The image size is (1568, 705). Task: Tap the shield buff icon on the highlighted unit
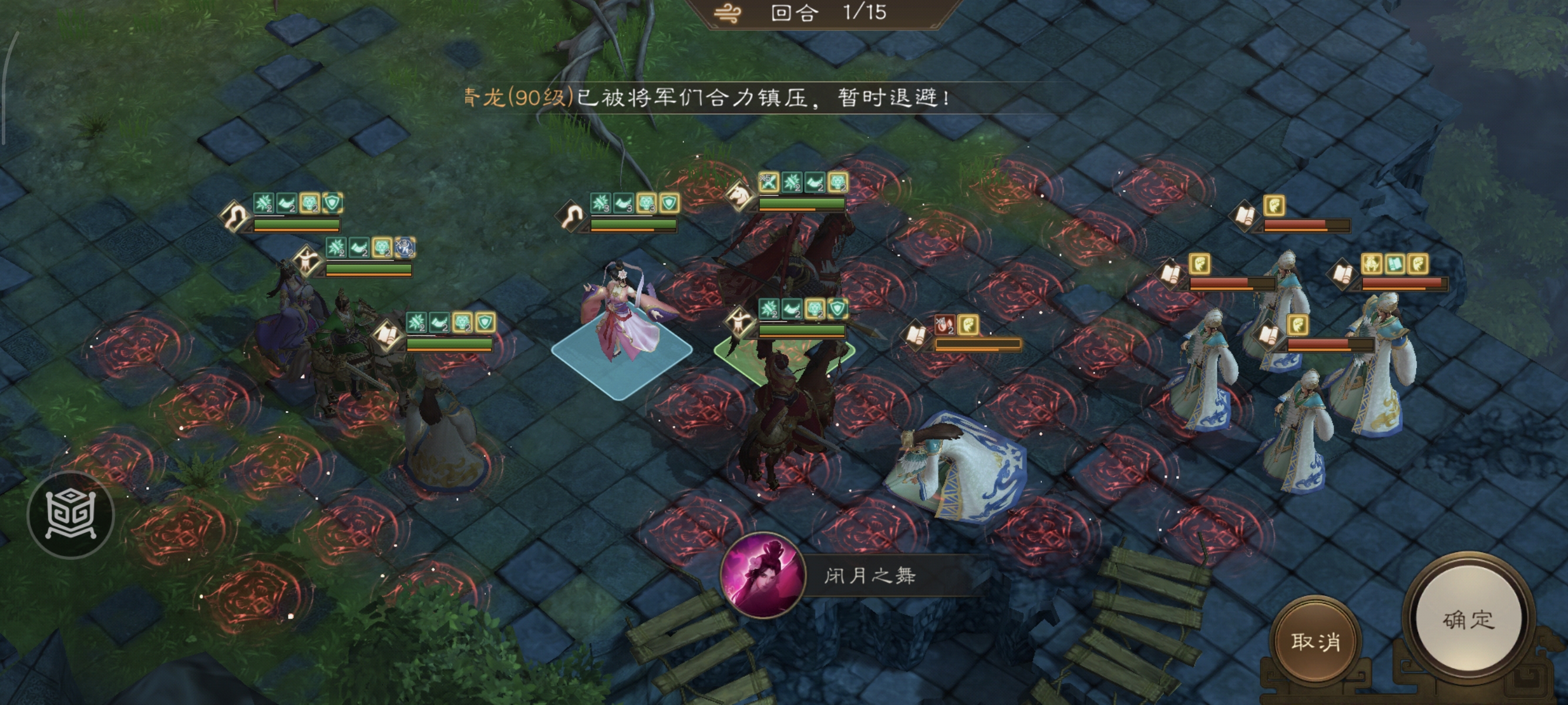tap(839, 310)
